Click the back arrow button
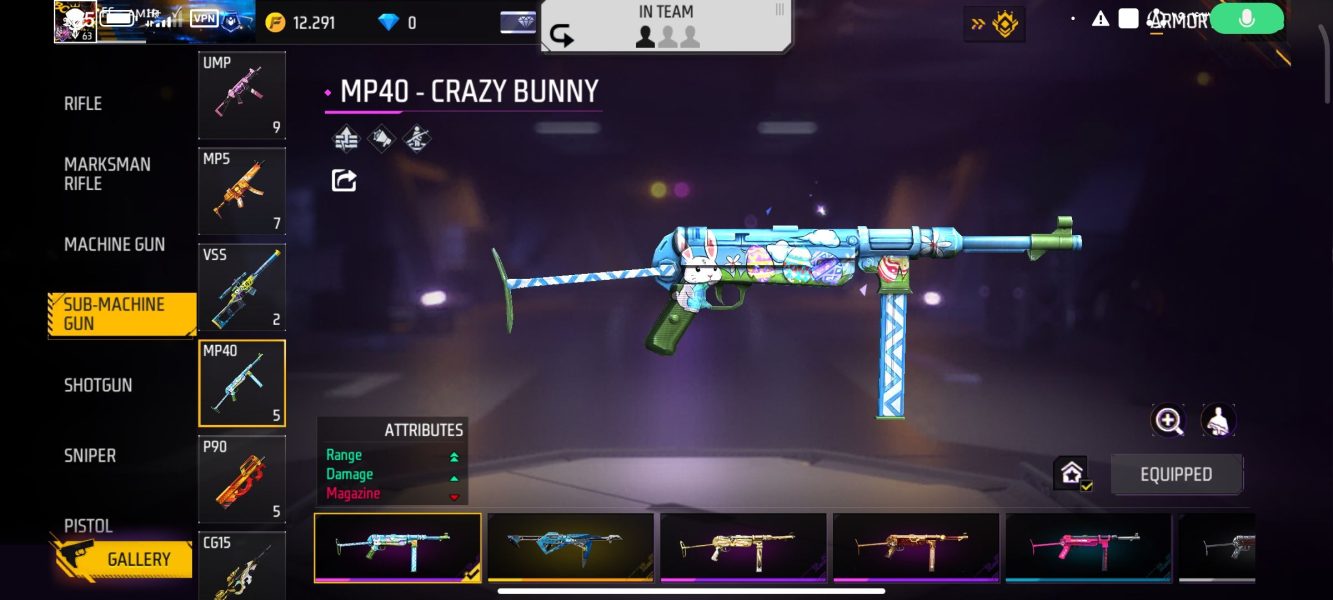1333x600 pixels. click(x=562, y=37)
